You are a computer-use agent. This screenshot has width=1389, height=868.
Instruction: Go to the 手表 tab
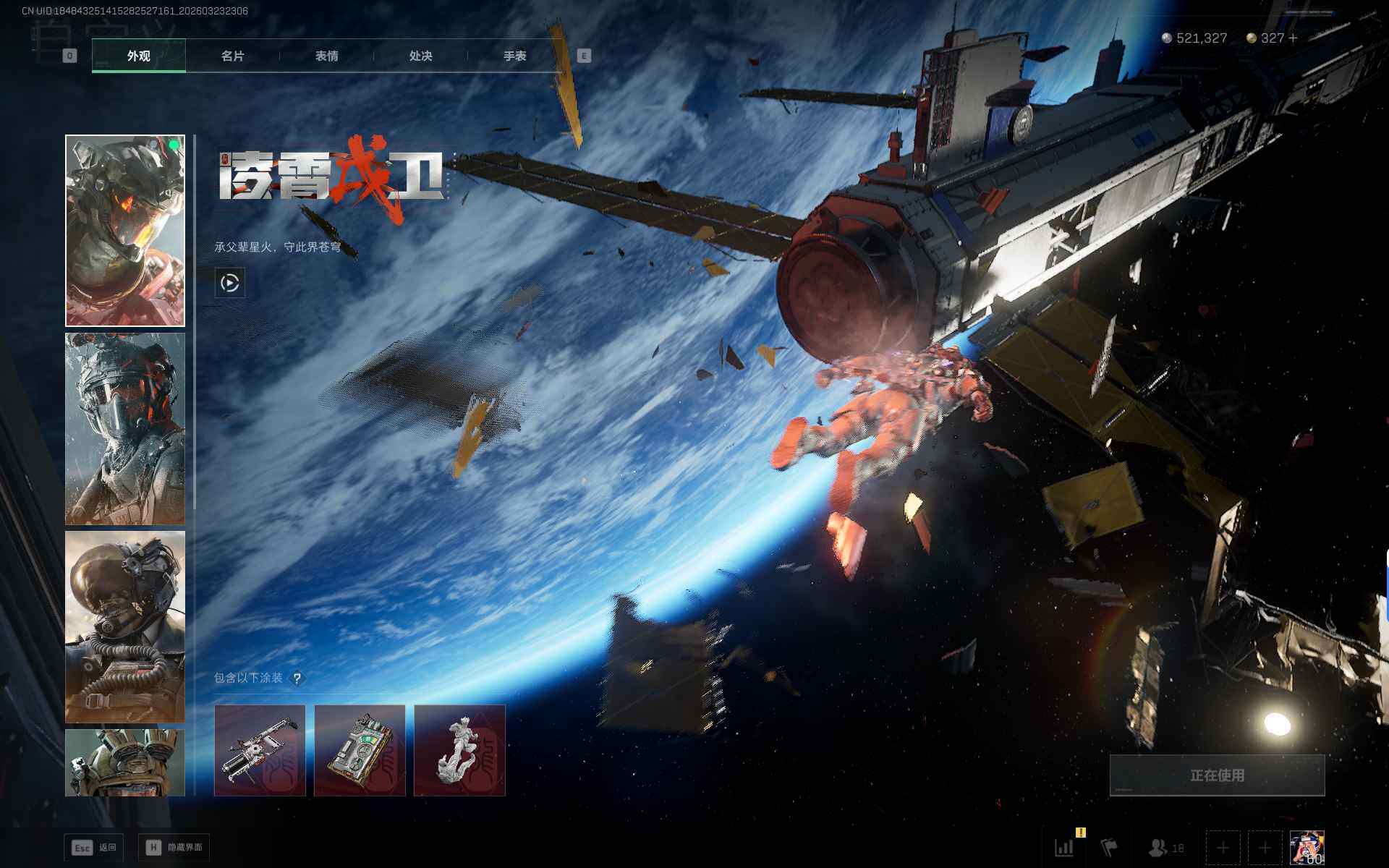pos(514,56)
